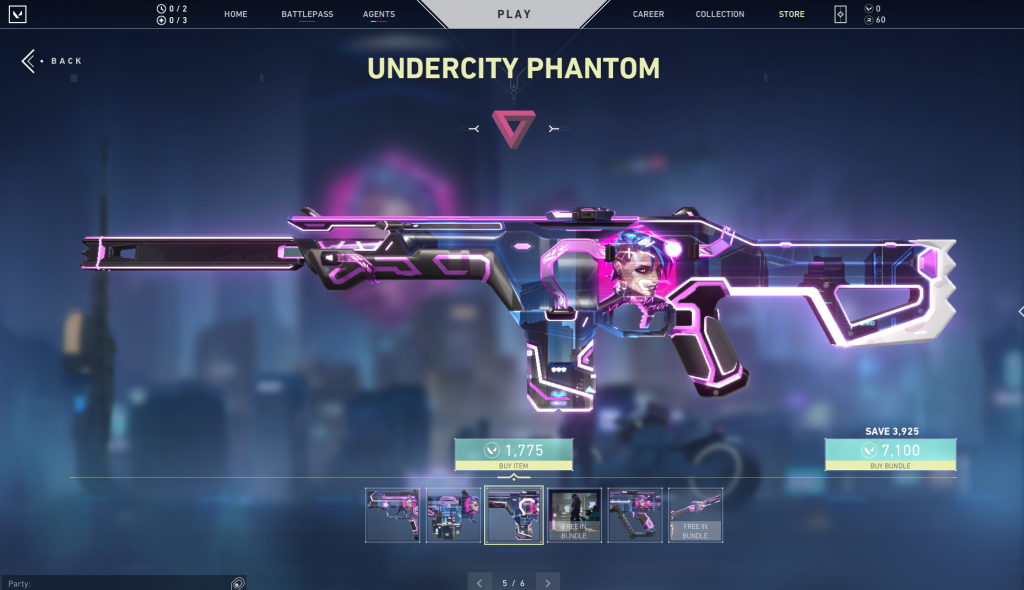This screenshot has height=590, width=1024.
Task: Click the Valorant Points icon beside Store
Action: [840, 15]
